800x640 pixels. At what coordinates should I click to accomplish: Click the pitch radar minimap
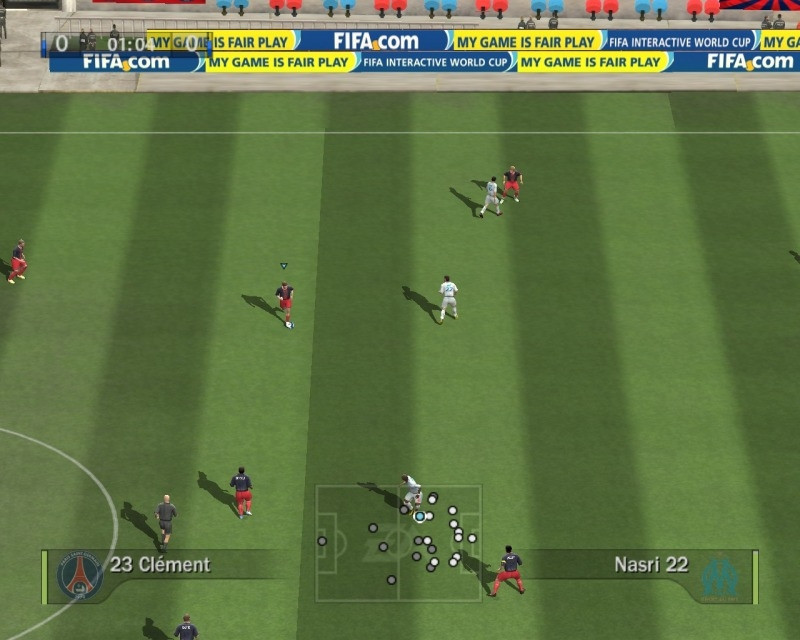(x=399, y=543)
